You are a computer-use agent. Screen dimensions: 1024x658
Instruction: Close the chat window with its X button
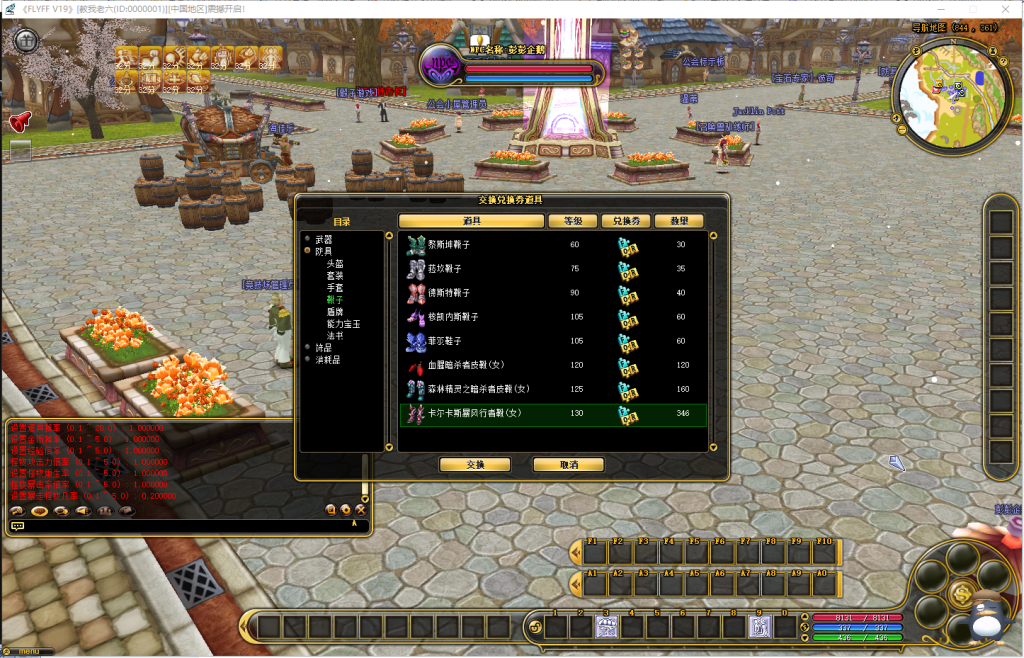pyautogui.click(x=360, y=510)
